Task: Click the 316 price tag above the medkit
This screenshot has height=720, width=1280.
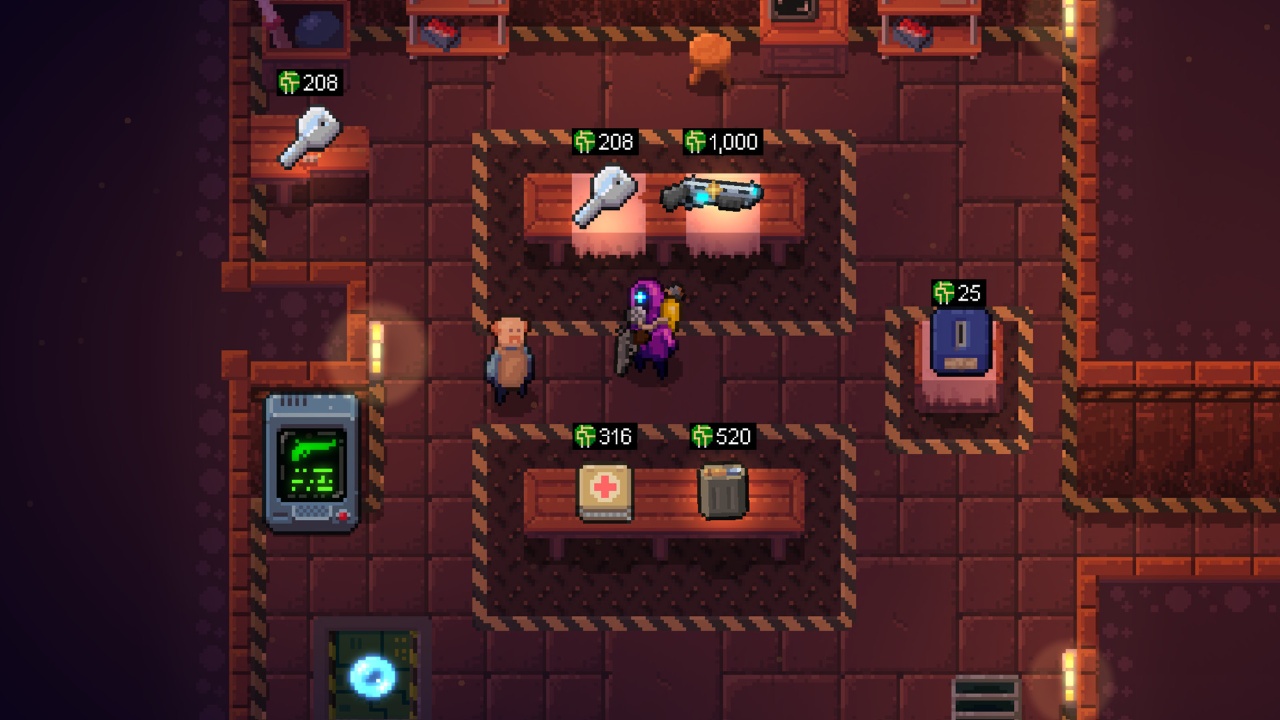Action: [x=606, y=434]
